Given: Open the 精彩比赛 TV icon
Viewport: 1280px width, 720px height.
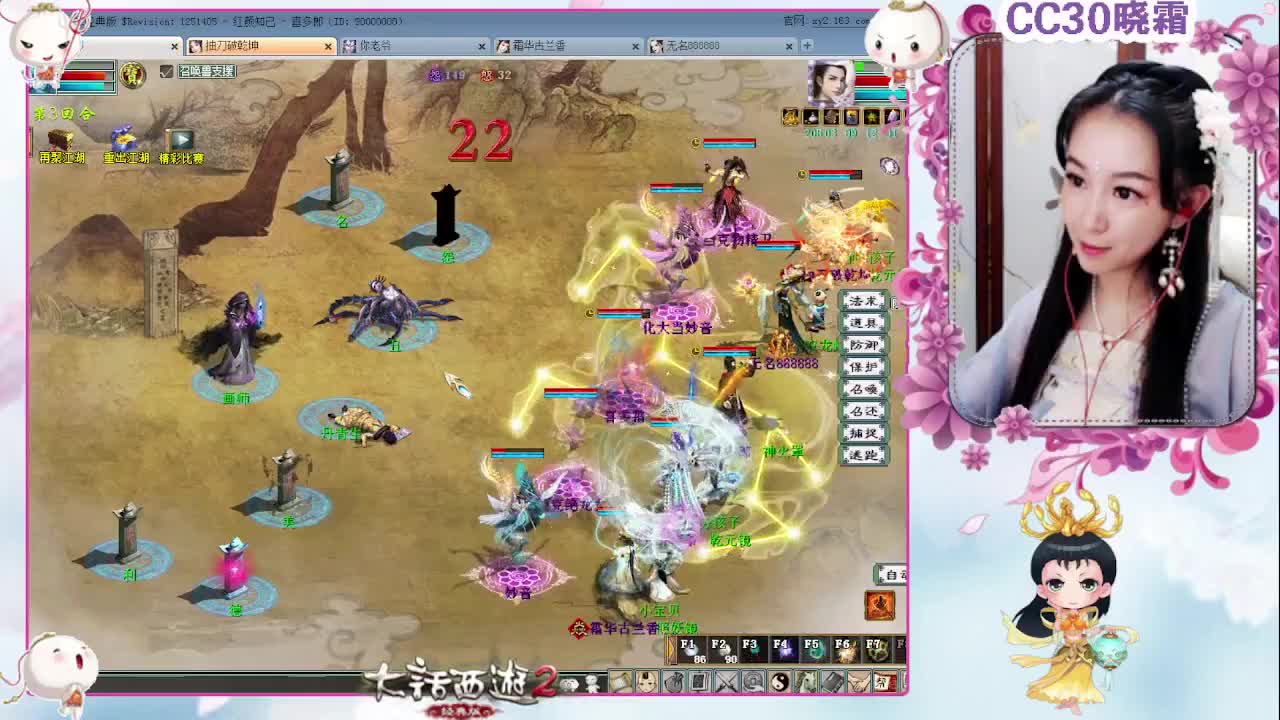Looking at the screenshot, I should point(183,139).
